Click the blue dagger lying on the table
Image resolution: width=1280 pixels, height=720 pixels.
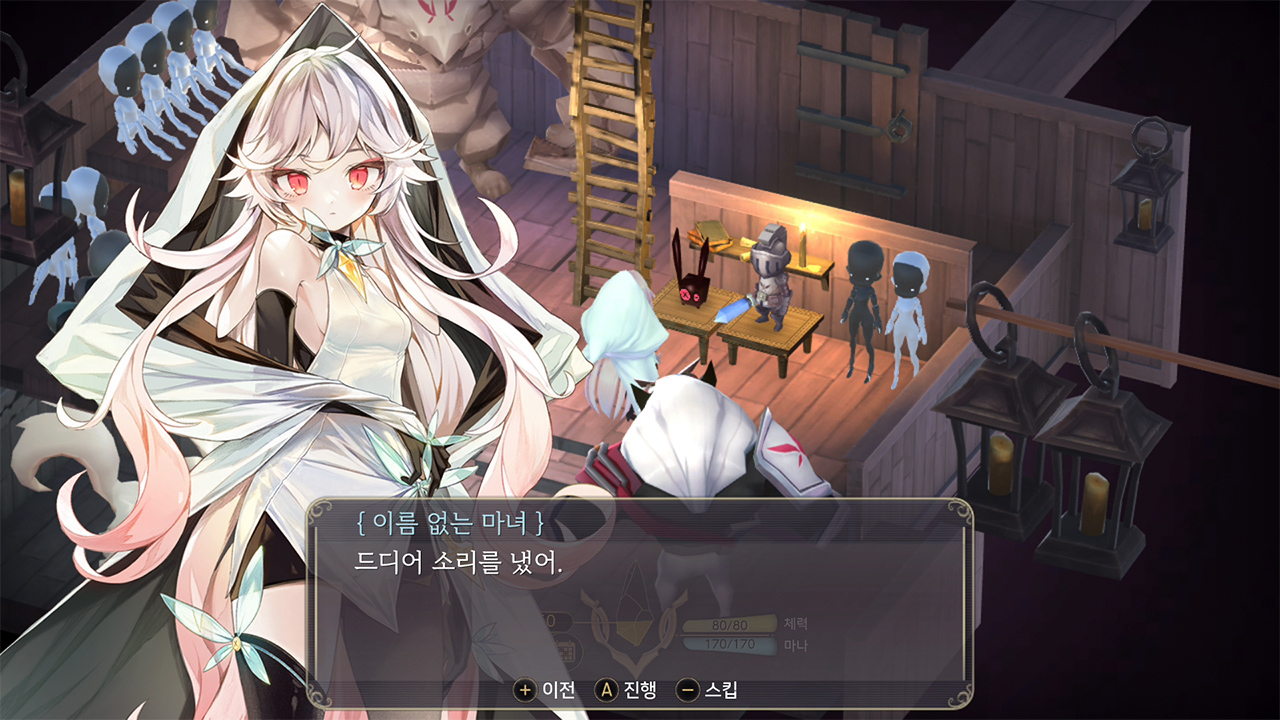pos(736,312)
